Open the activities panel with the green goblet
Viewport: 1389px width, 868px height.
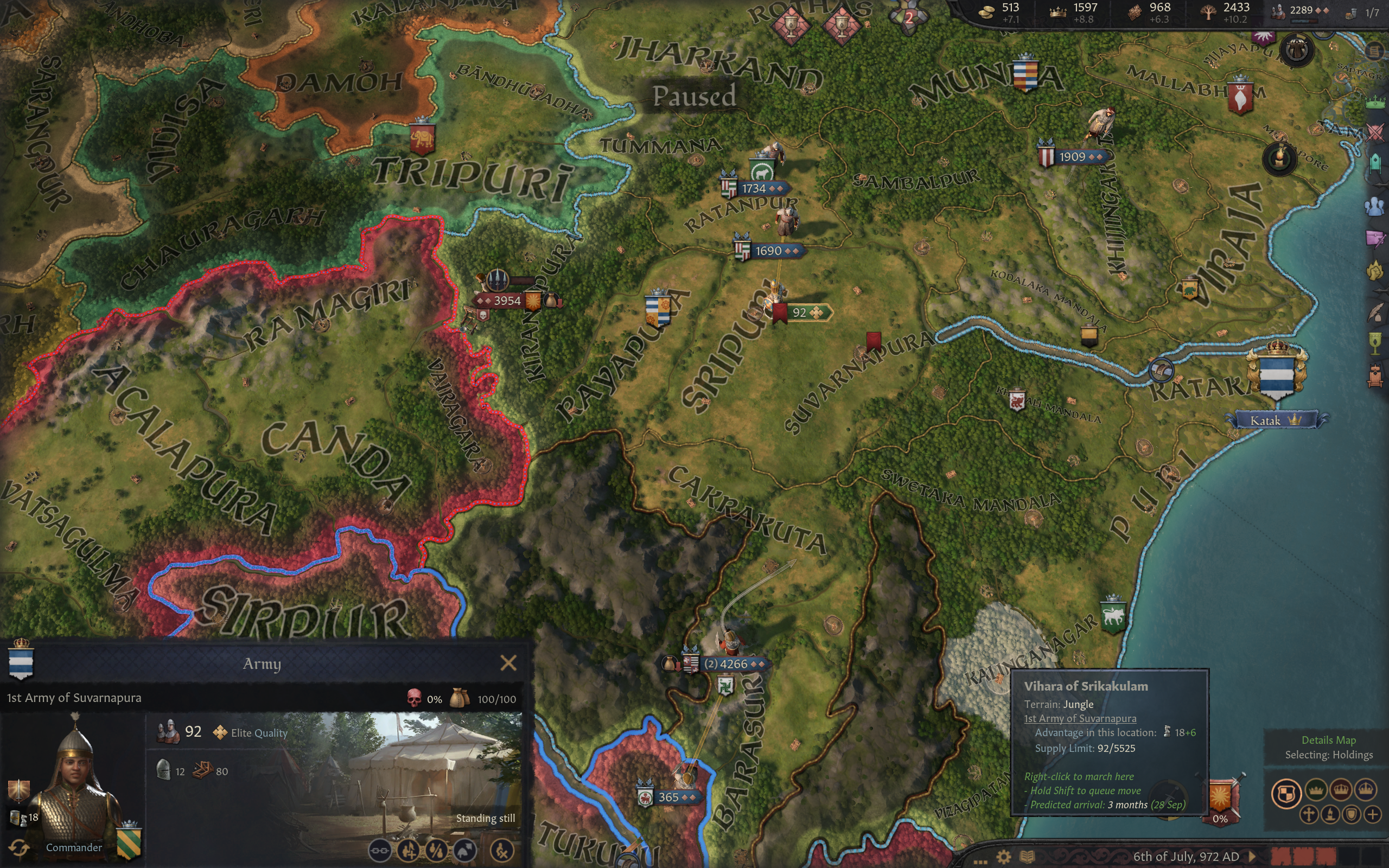(x=1375, y=344)
